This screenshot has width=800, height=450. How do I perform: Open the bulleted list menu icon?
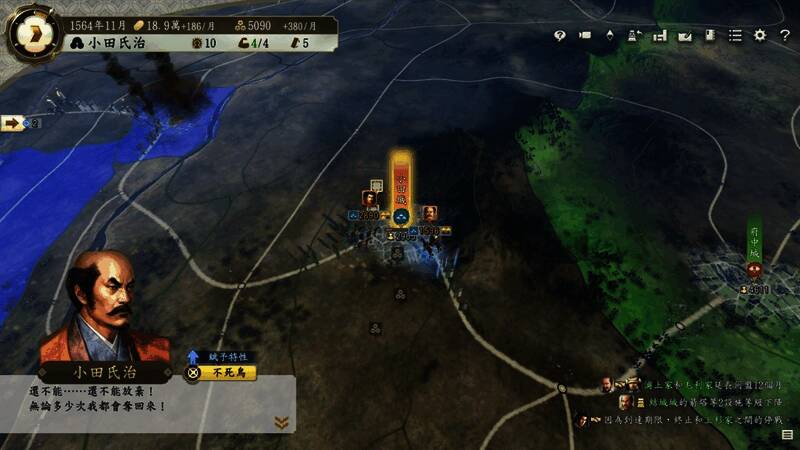pos(735,35)
